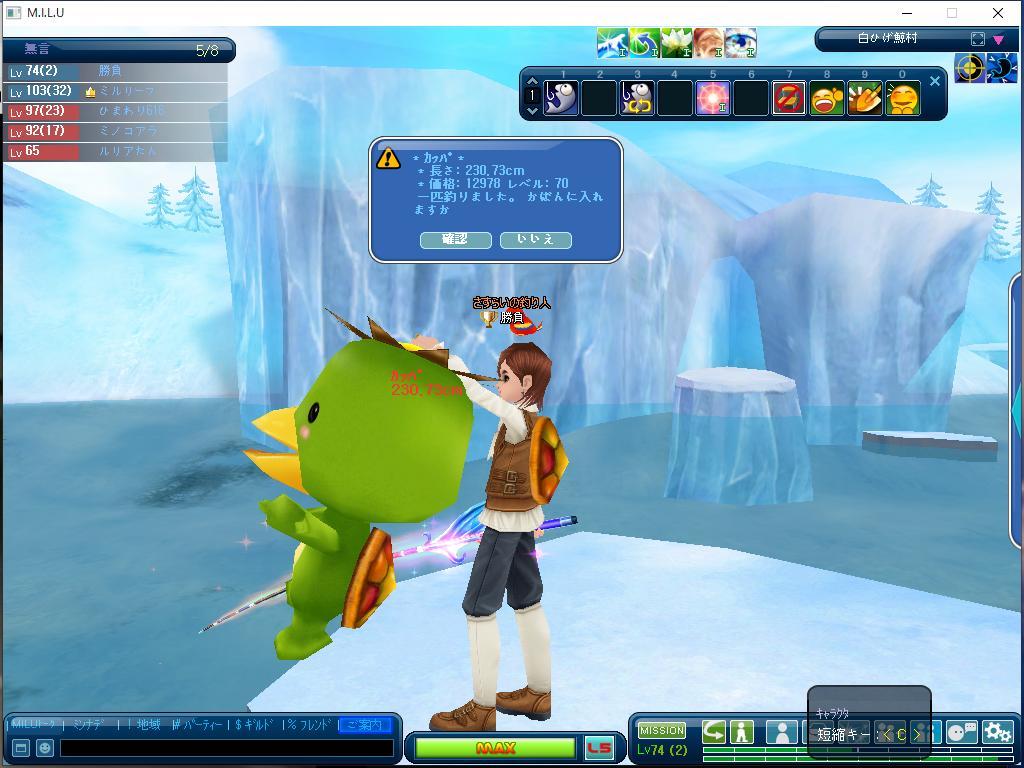
Task: Open the chat bubble social icon
Action: pos(961,733)
